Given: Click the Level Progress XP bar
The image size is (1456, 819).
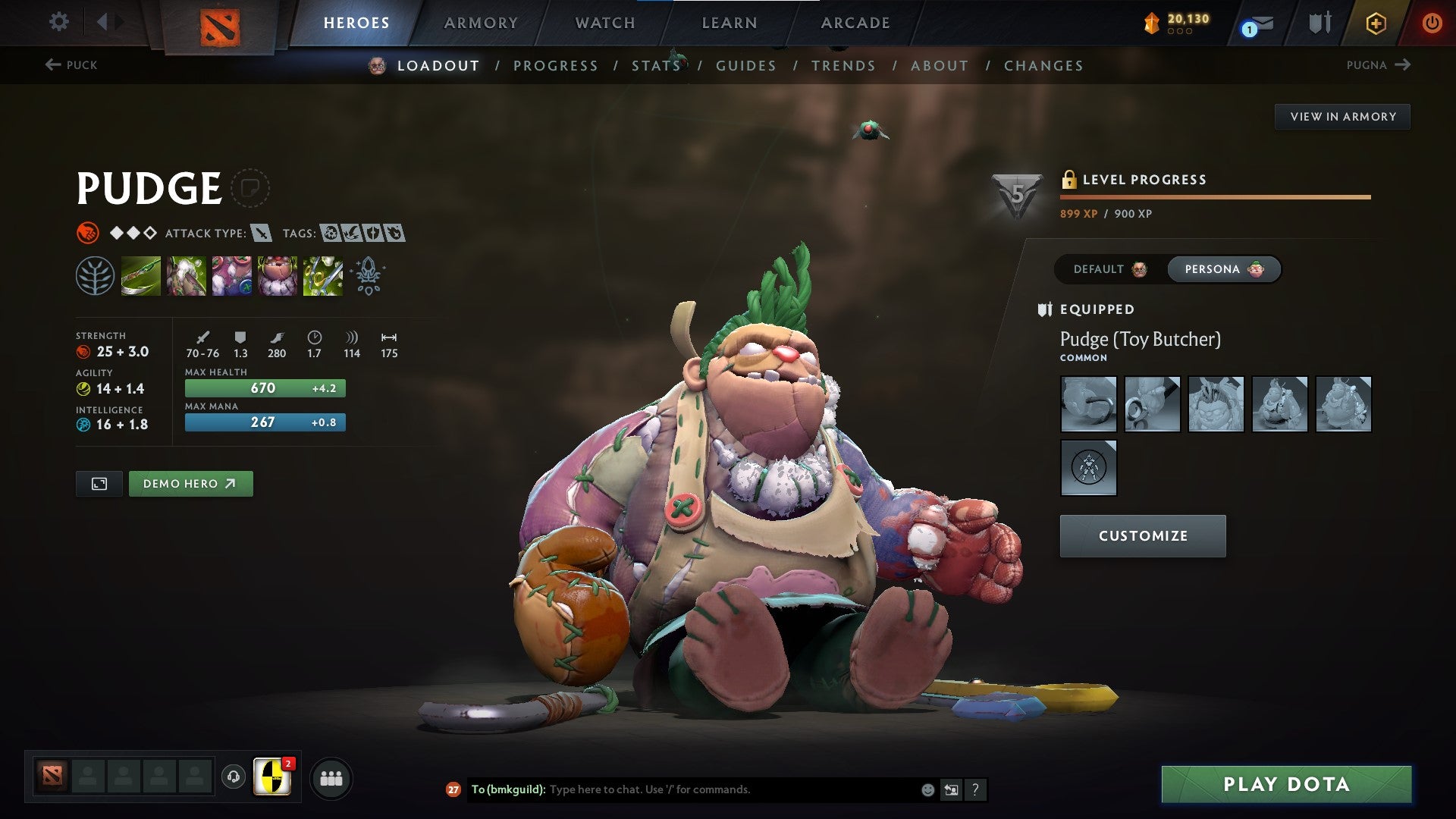Looking at the screenshot, I should pyautogui.click(x=1213, y=196).
